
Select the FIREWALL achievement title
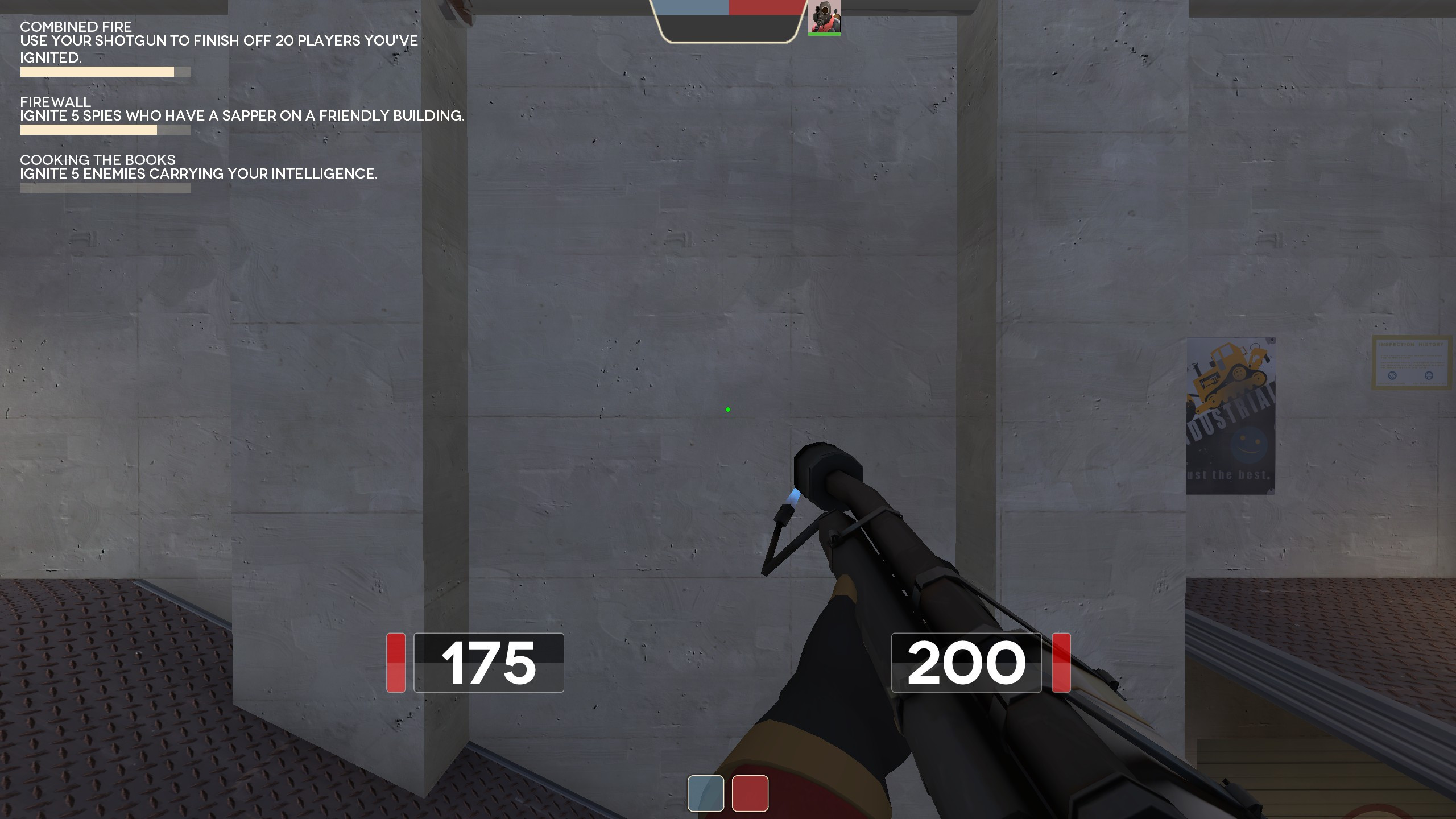(56, 104)
